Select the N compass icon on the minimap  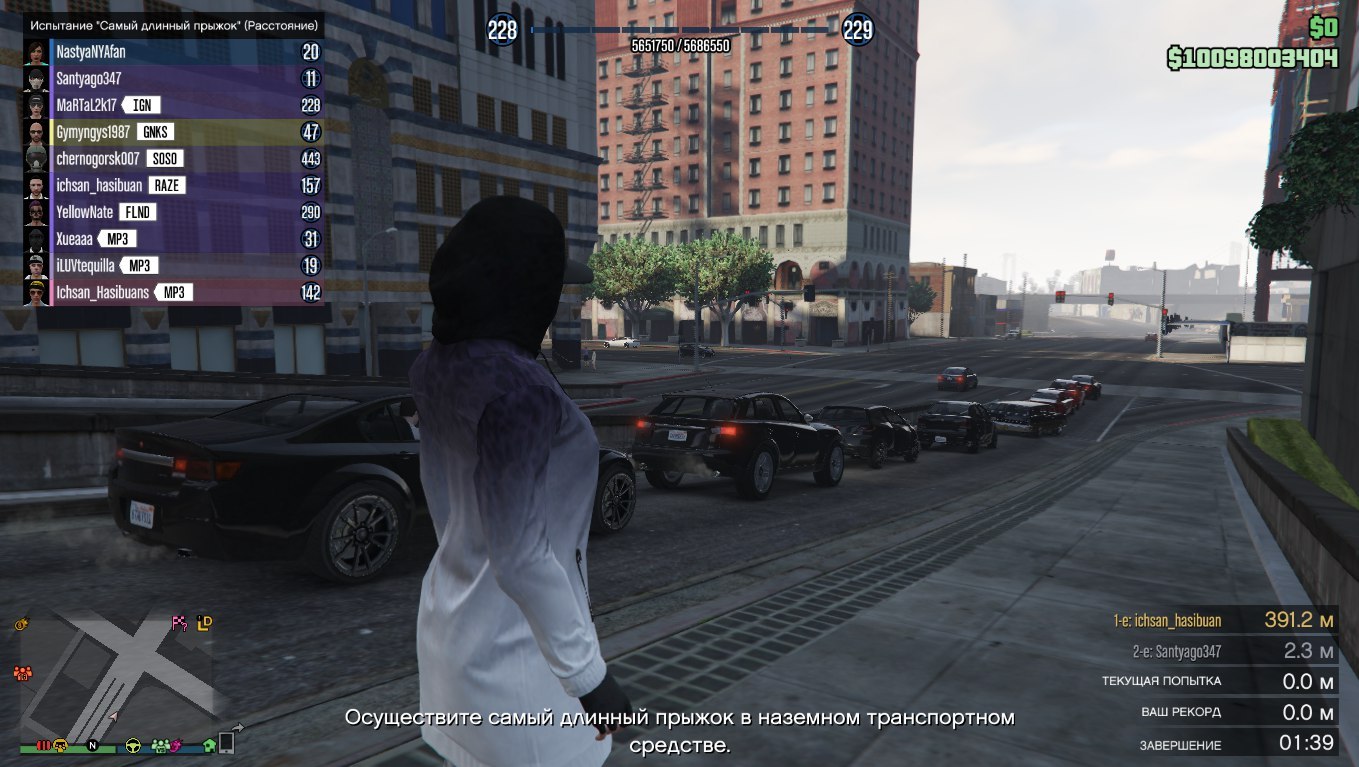[92, 746]
